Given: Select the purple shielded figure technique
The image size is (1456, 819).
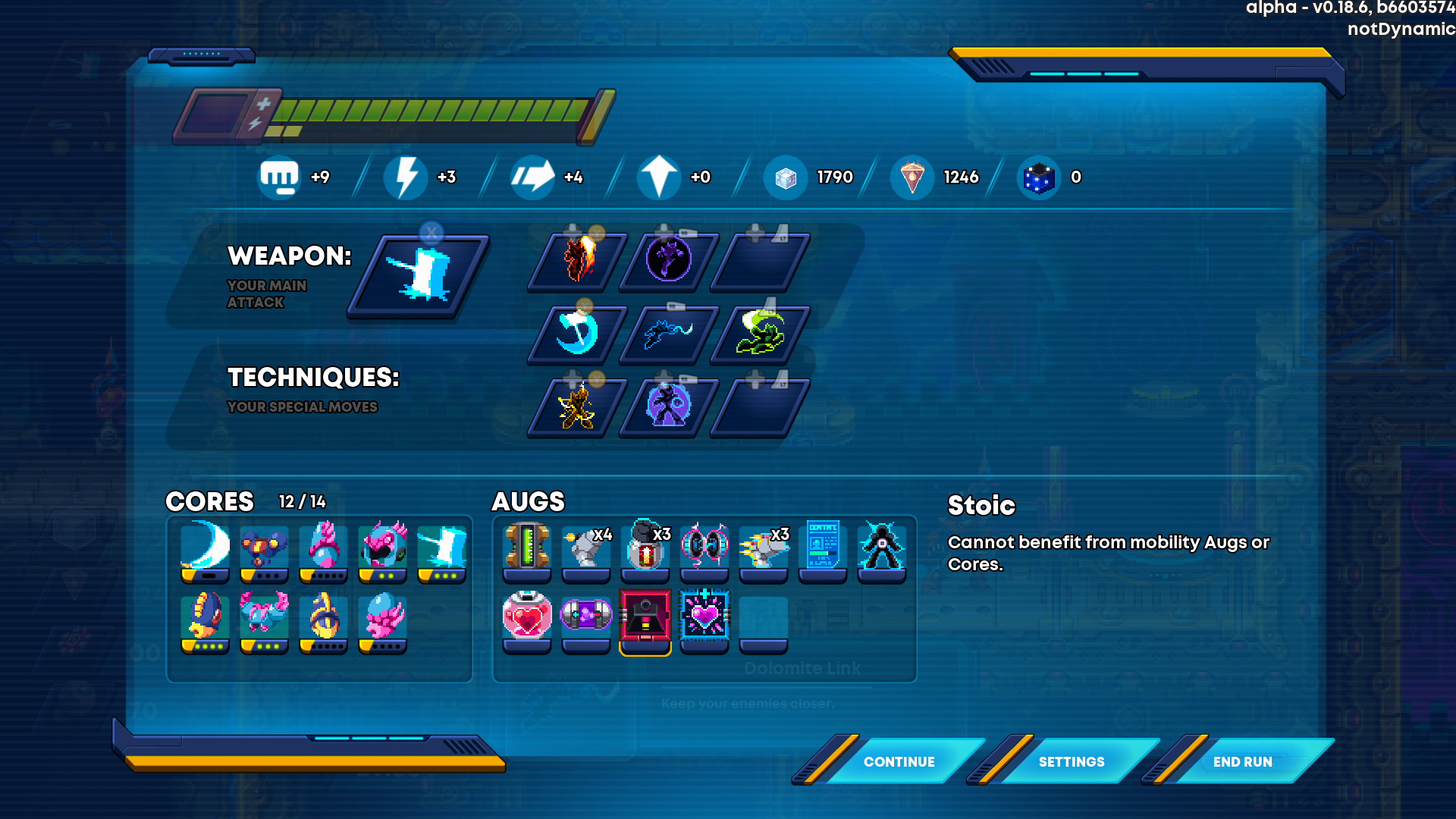Looking at the screenshot, I should point(669,406).
